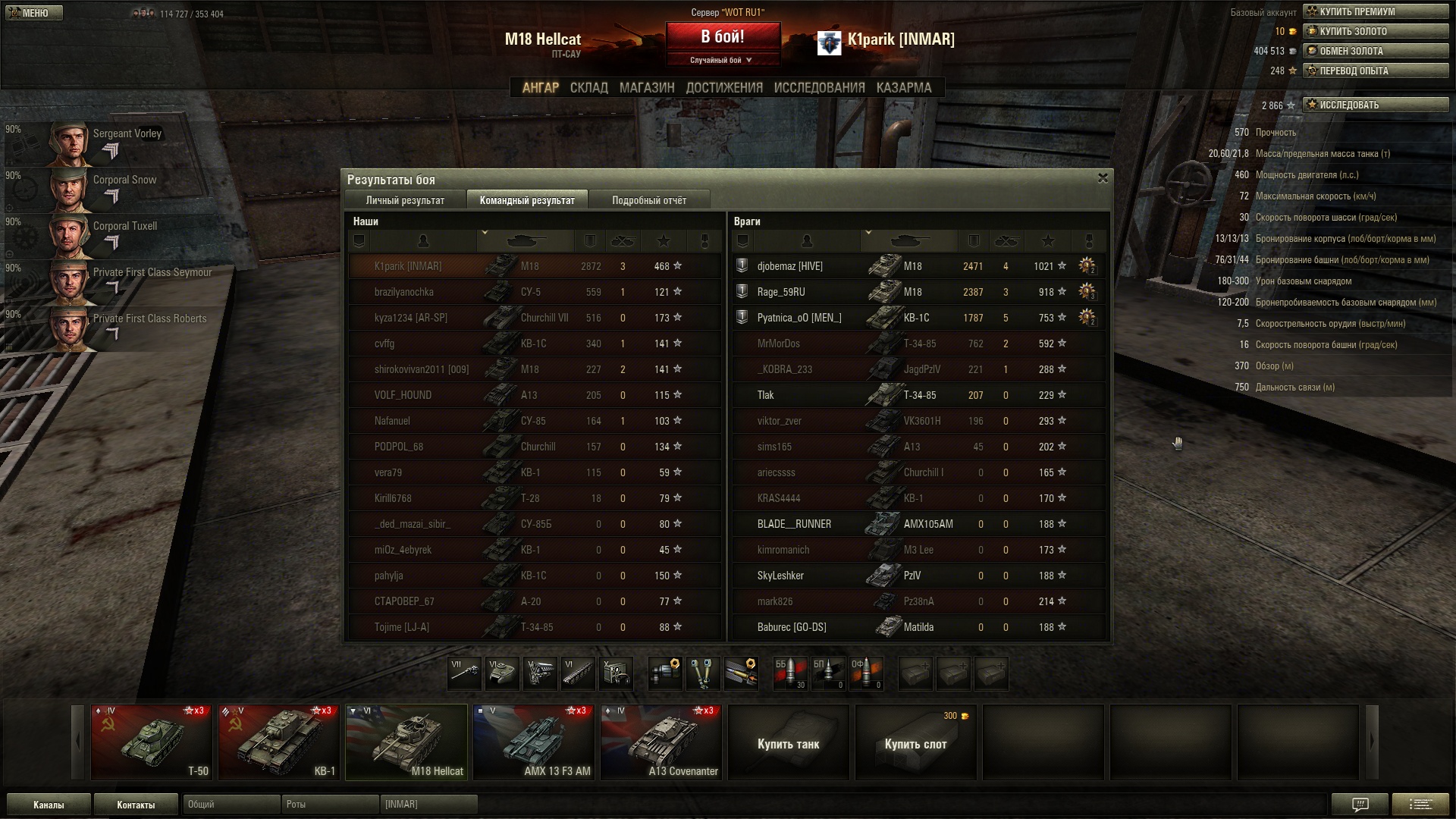Switch to Личный результат tab
This screenshot has width=1456, height=819.
[405, 200]
